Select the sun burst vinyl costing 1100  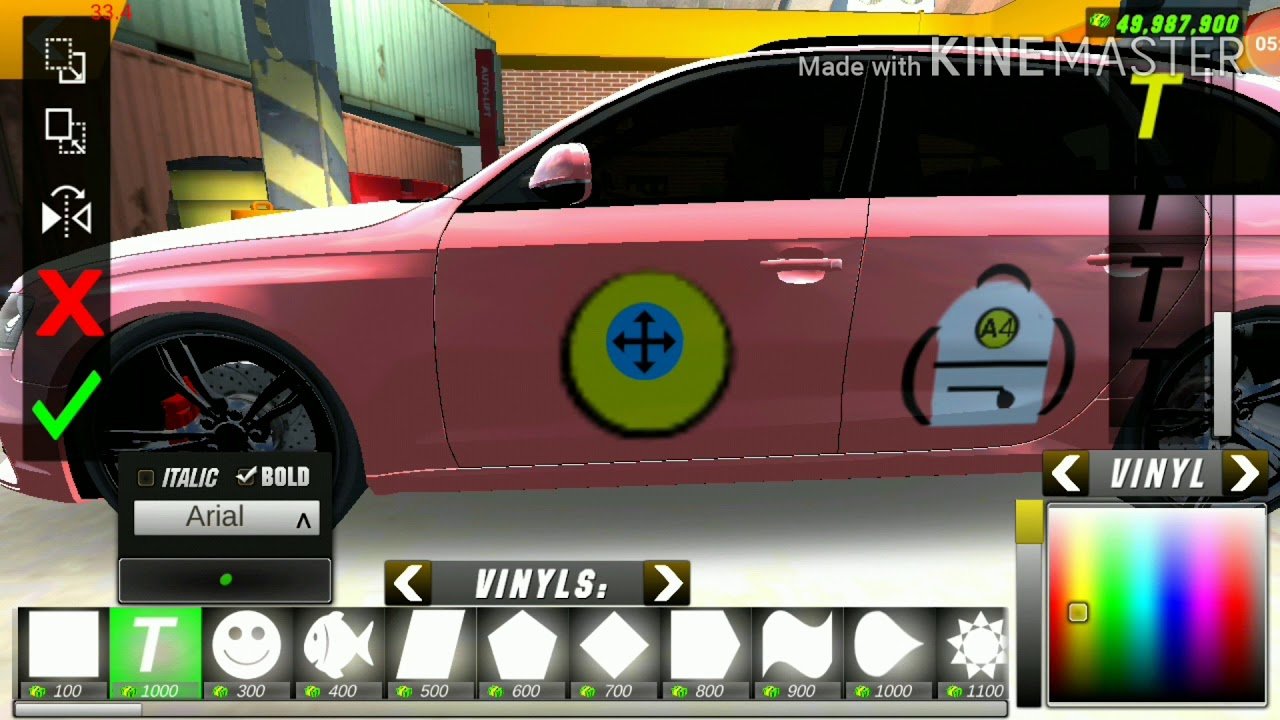tap(976, 645)
